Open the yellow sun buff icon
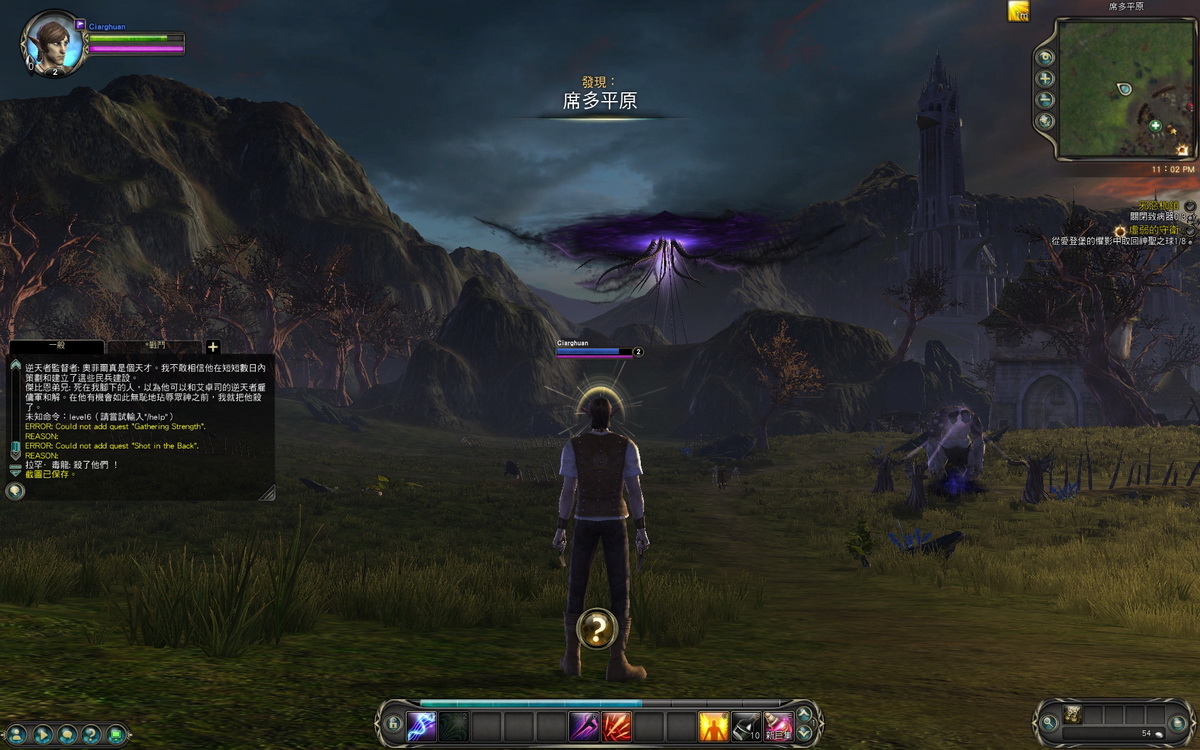Image resolution: width=1200 pixels, height=750 pixels. (1019, 11)
